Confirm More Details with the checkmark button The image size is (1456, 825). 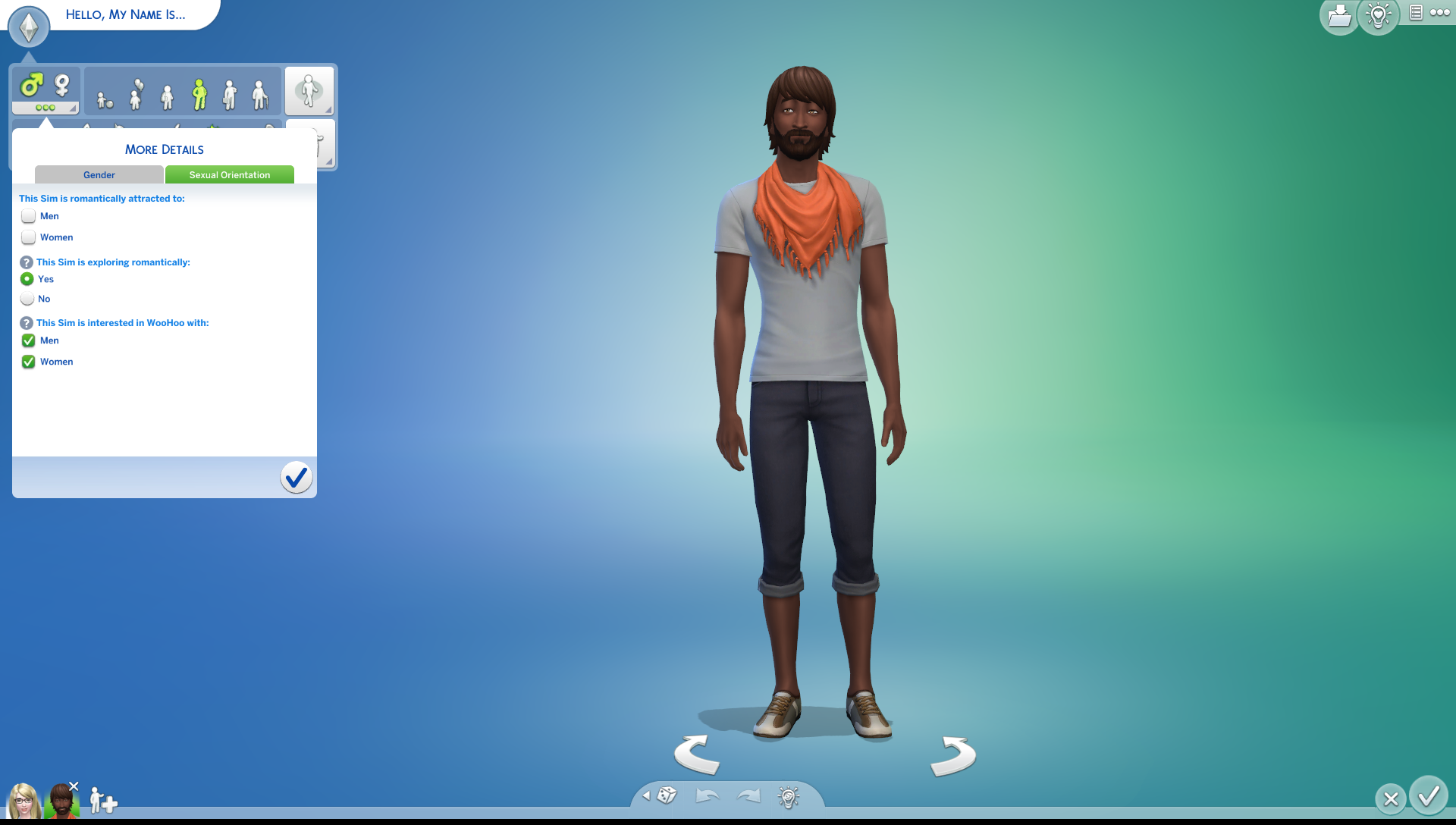point(297,477)
